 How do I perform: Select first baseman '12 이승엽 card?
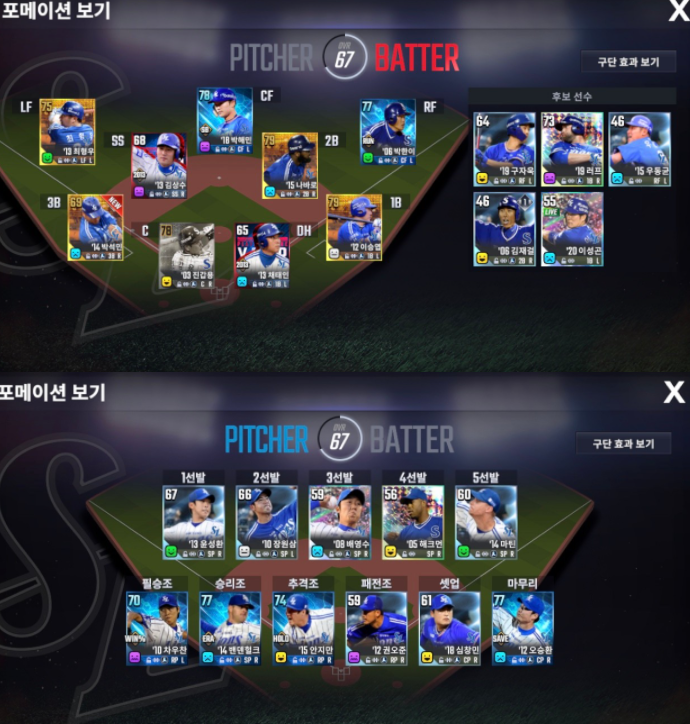tap(354, 228)
